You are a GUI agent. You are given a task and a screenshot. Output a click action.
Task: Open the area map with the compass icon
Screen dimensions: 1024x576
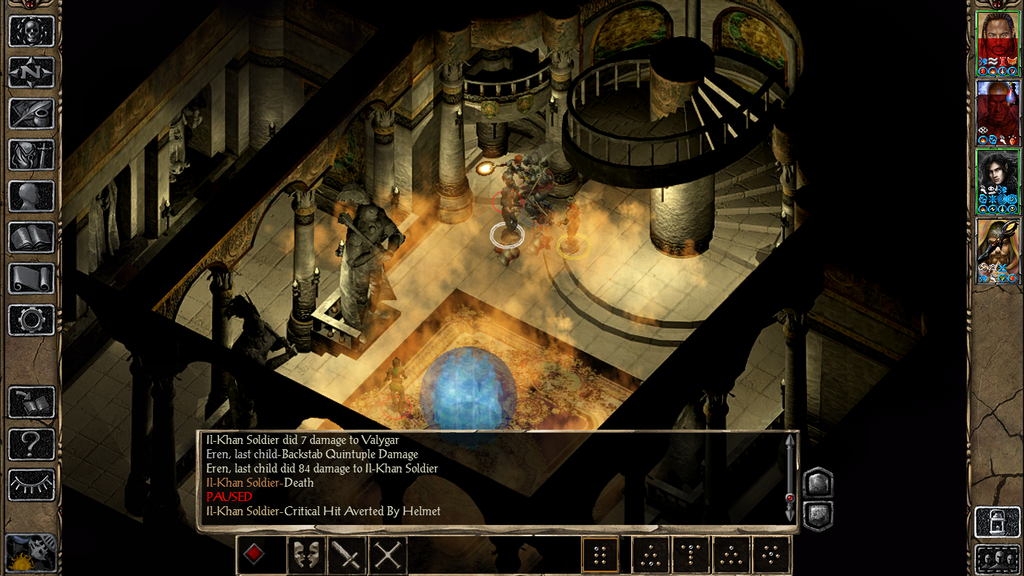[31, 72]
